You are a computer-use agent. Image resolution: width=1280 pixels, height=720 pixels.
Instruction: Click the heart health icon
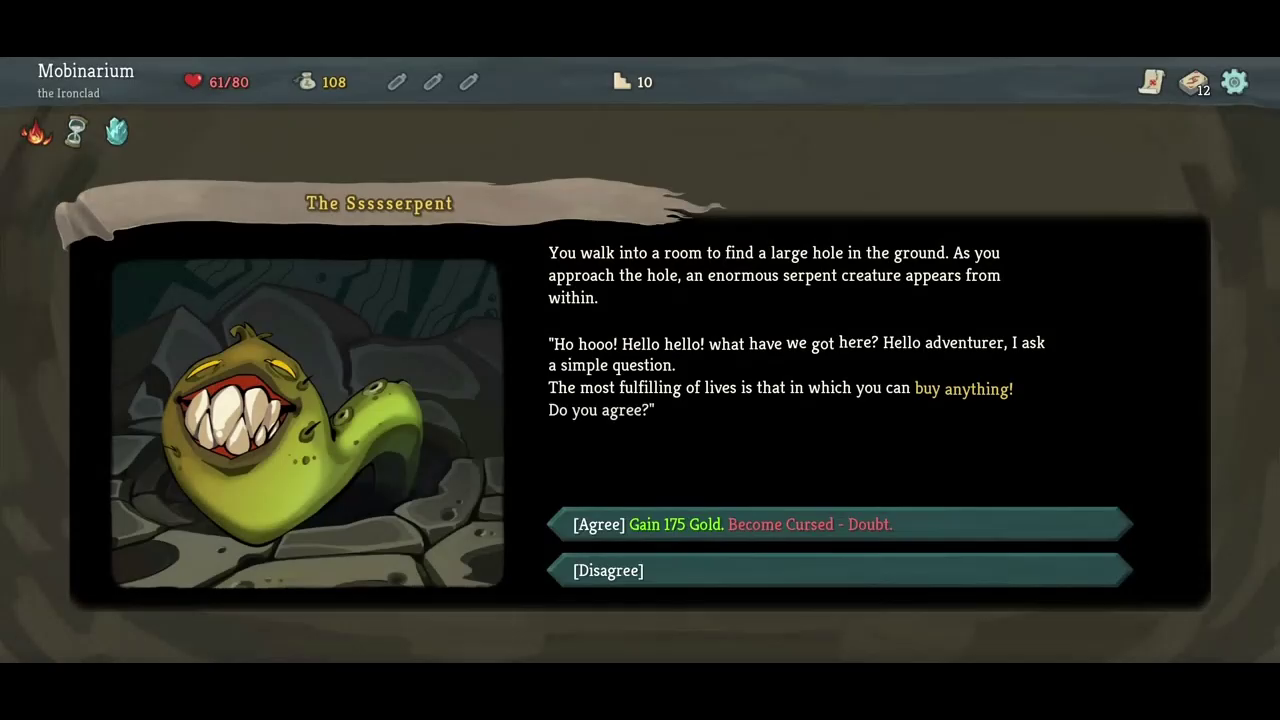(x=192, y=80)
